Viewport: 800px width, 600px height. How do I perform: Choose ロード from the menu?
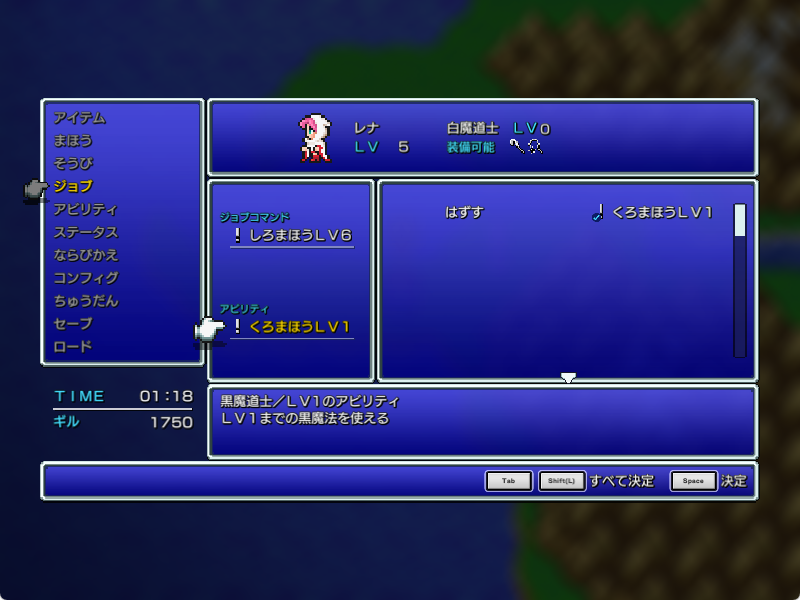coord(72,347)
